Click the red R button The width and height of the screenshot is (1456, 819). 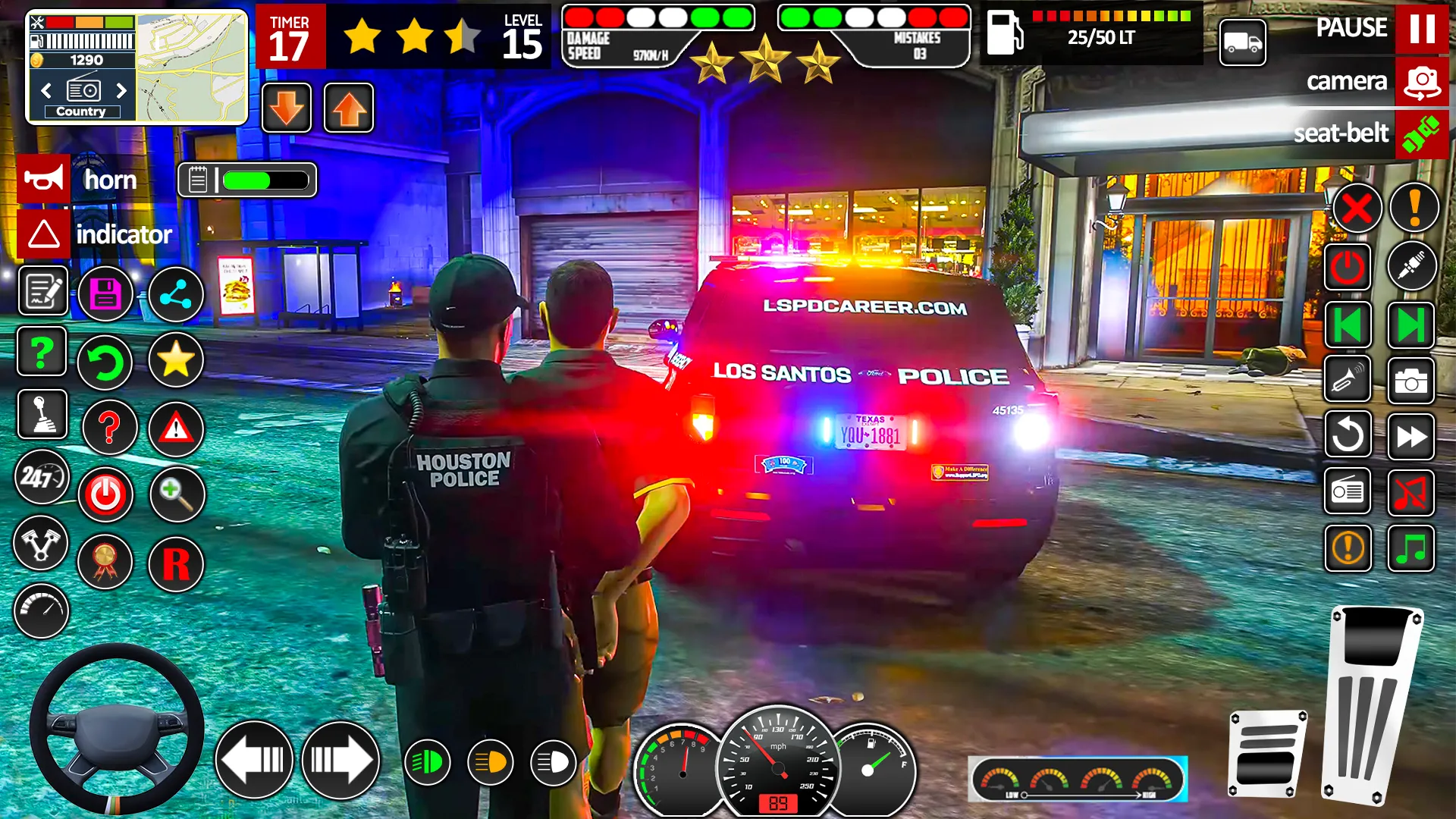click(176, 564)
